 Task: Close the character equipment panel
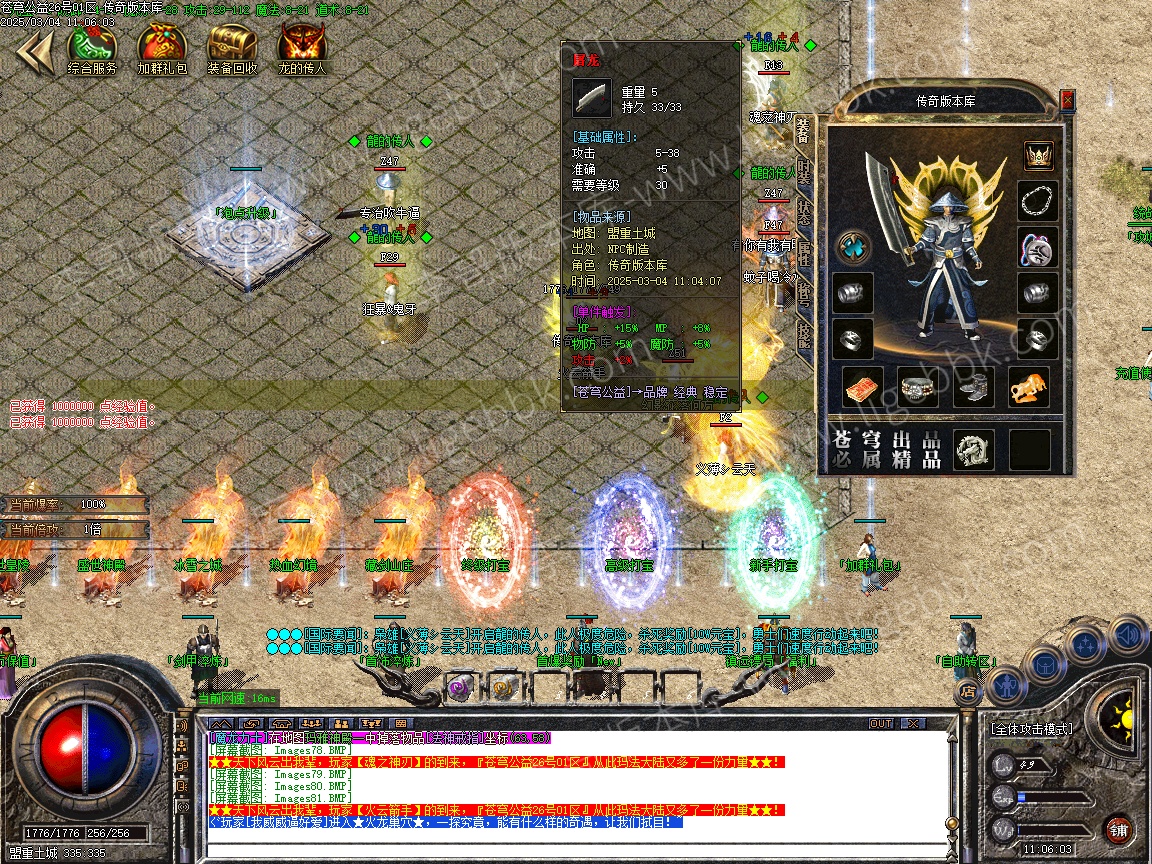1067,99
